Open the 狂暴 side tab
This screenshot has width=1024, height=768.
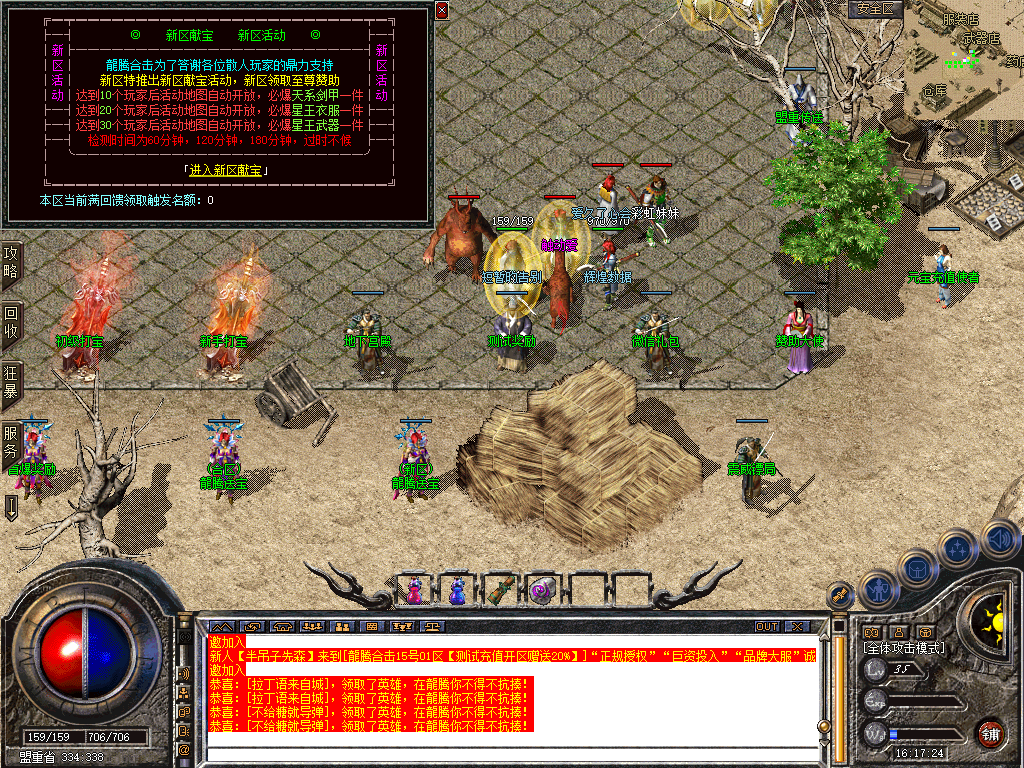[11, 381]
